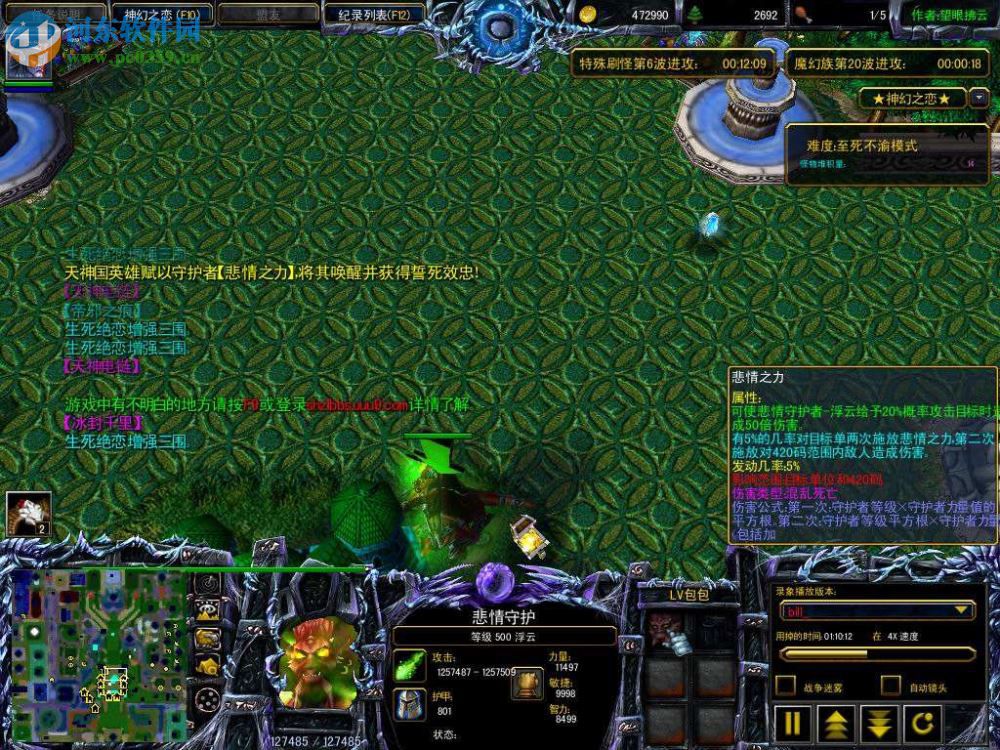Image resolution: width=1000 pixels, height=750 pixels.
Task: Pause the replay playback
Action: (x=792, y=722)
